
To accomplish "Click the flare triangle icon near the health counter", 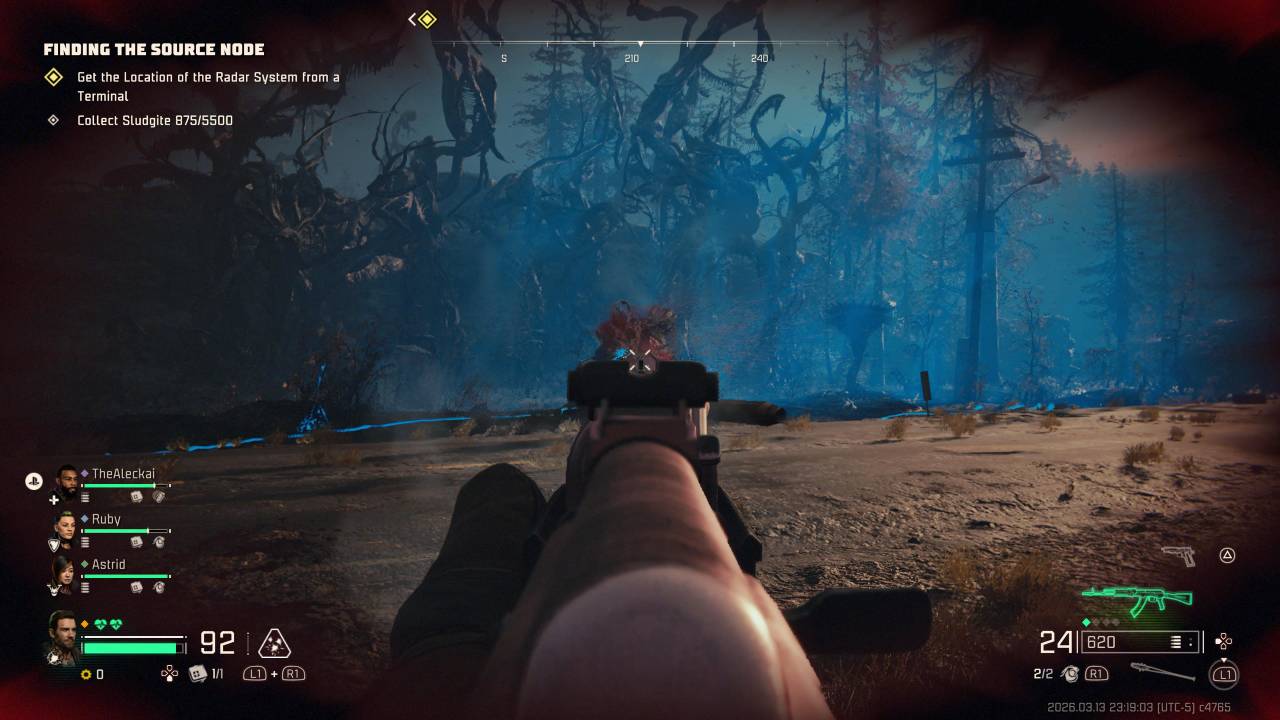I will click(x=272, y=642).
